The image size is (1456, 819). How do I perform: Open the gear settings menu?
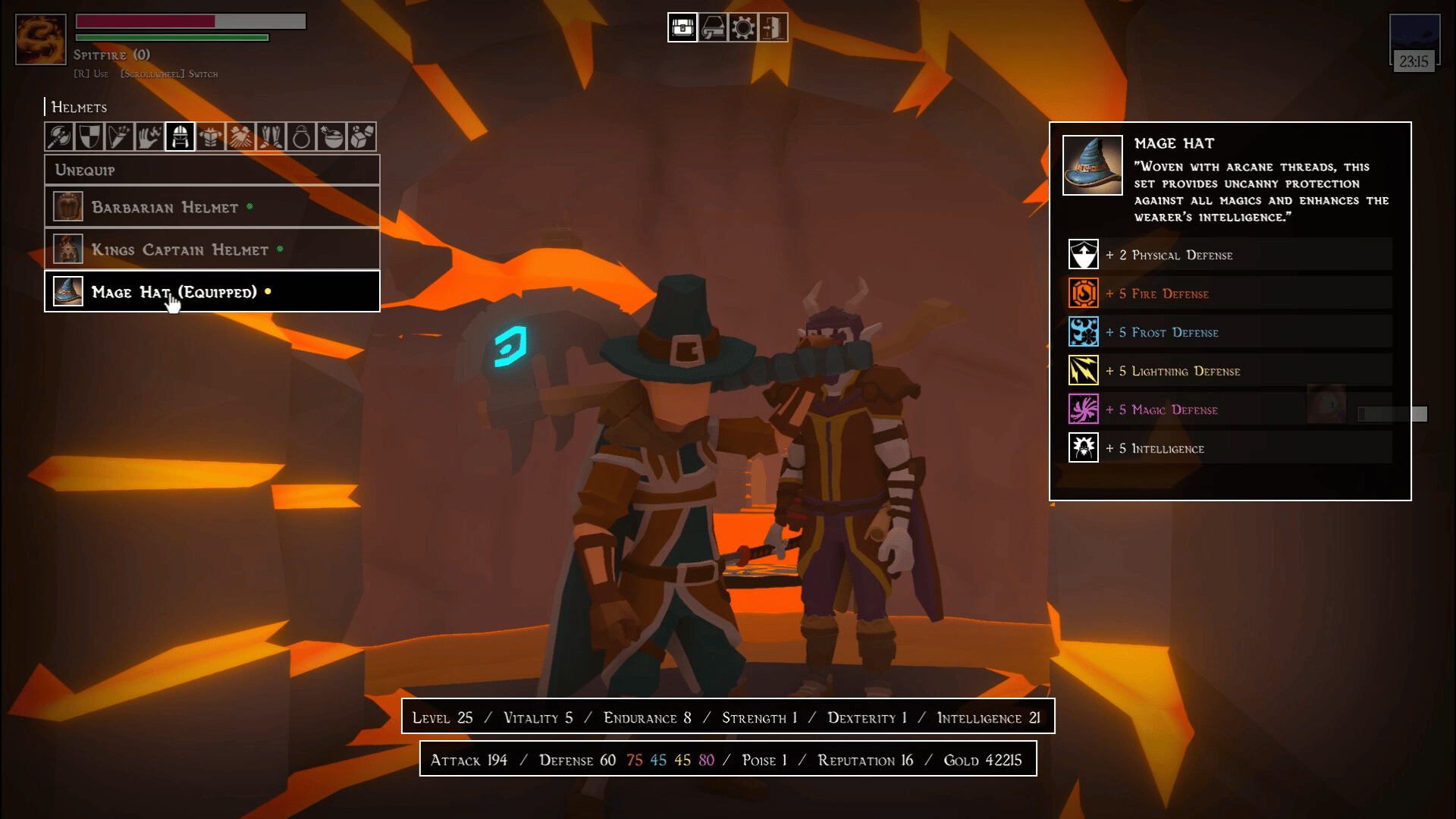(x=743, y=28)
